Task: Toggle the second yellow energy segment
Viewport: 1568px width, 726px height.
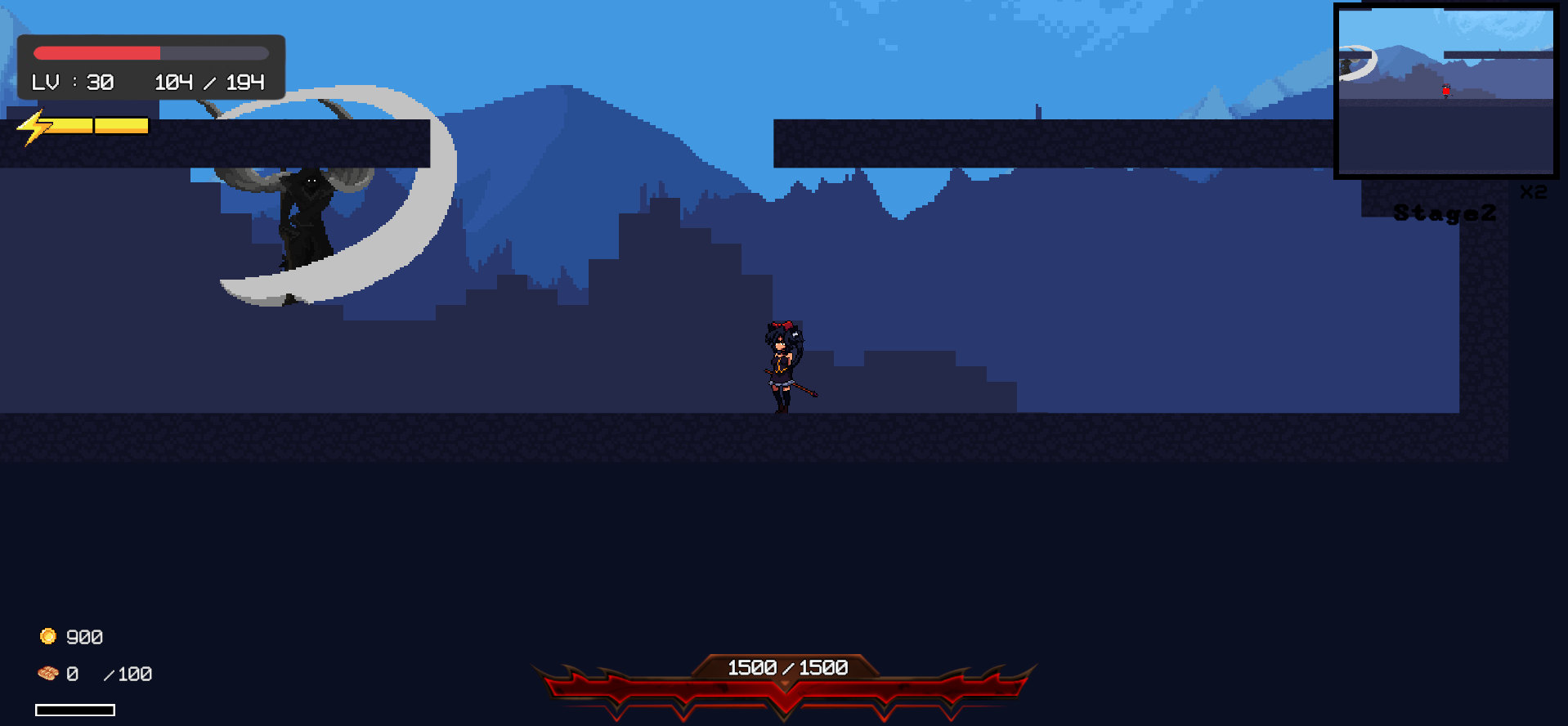Action: click(x=121, y=125)
